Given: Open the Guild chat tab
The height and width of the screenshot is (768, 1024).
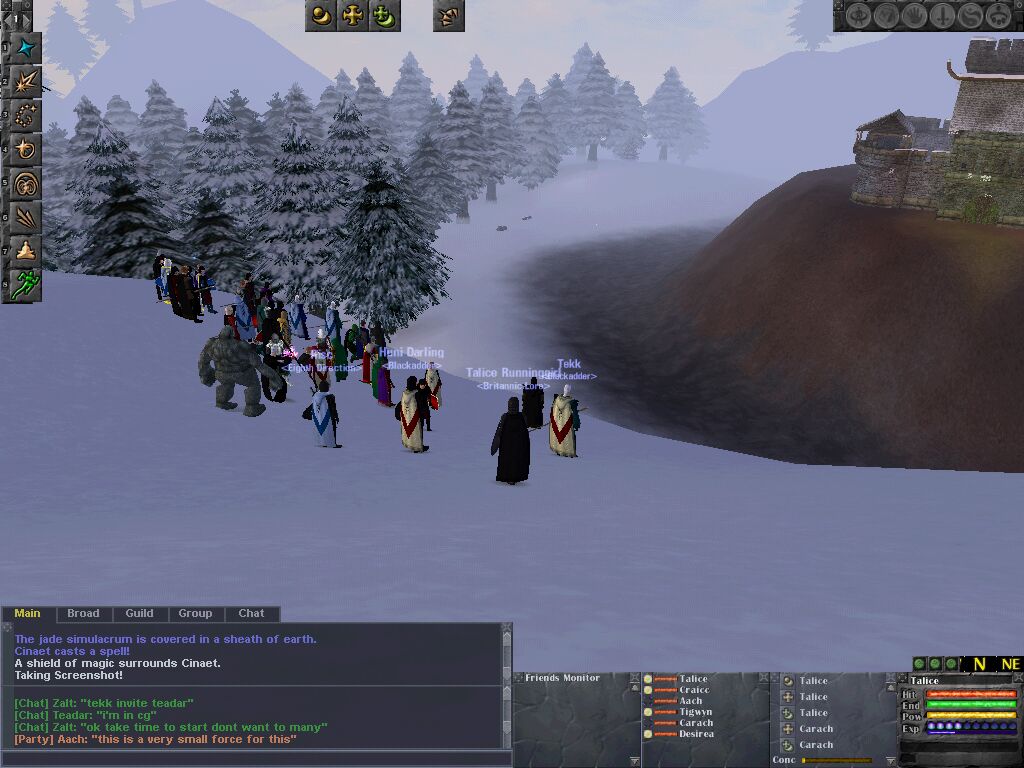Looking at the screenshot, I should click(x=139, y=613).
